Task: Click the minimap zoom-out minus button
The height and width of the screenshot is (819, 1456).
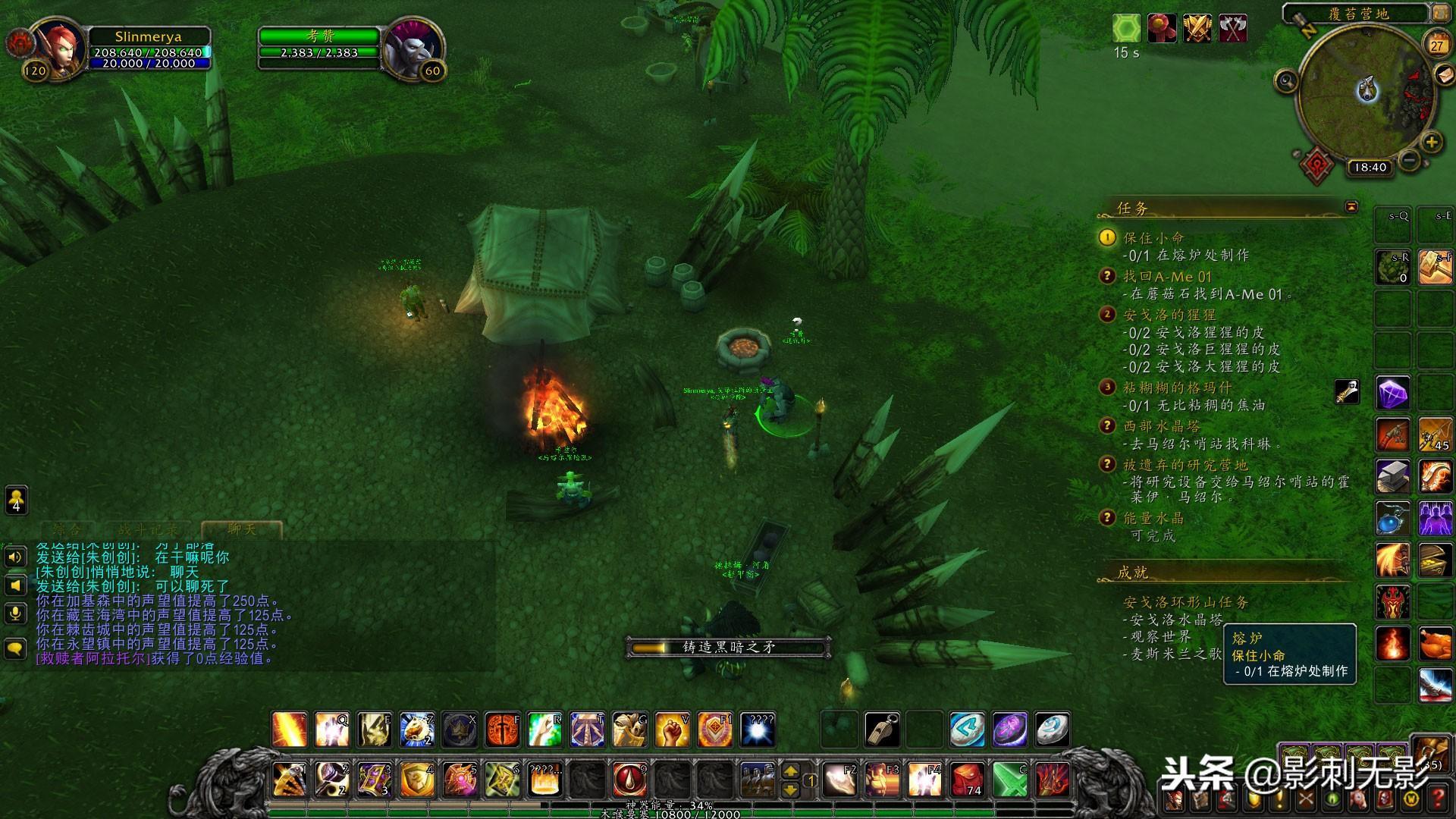Action: click(1409, 160)
